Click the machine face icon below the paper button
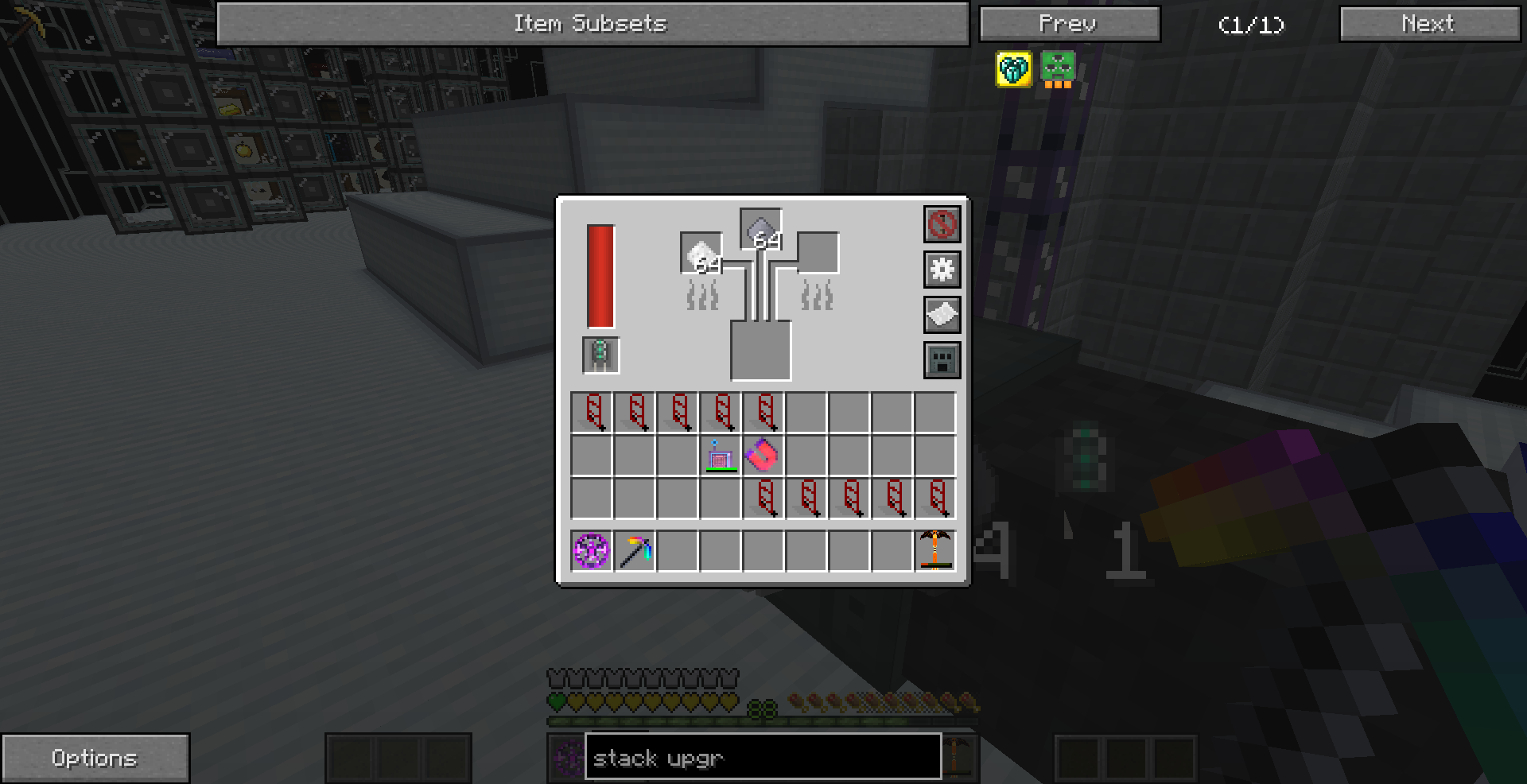Viewport: 1527px width, 784px height. coord(942,359)
